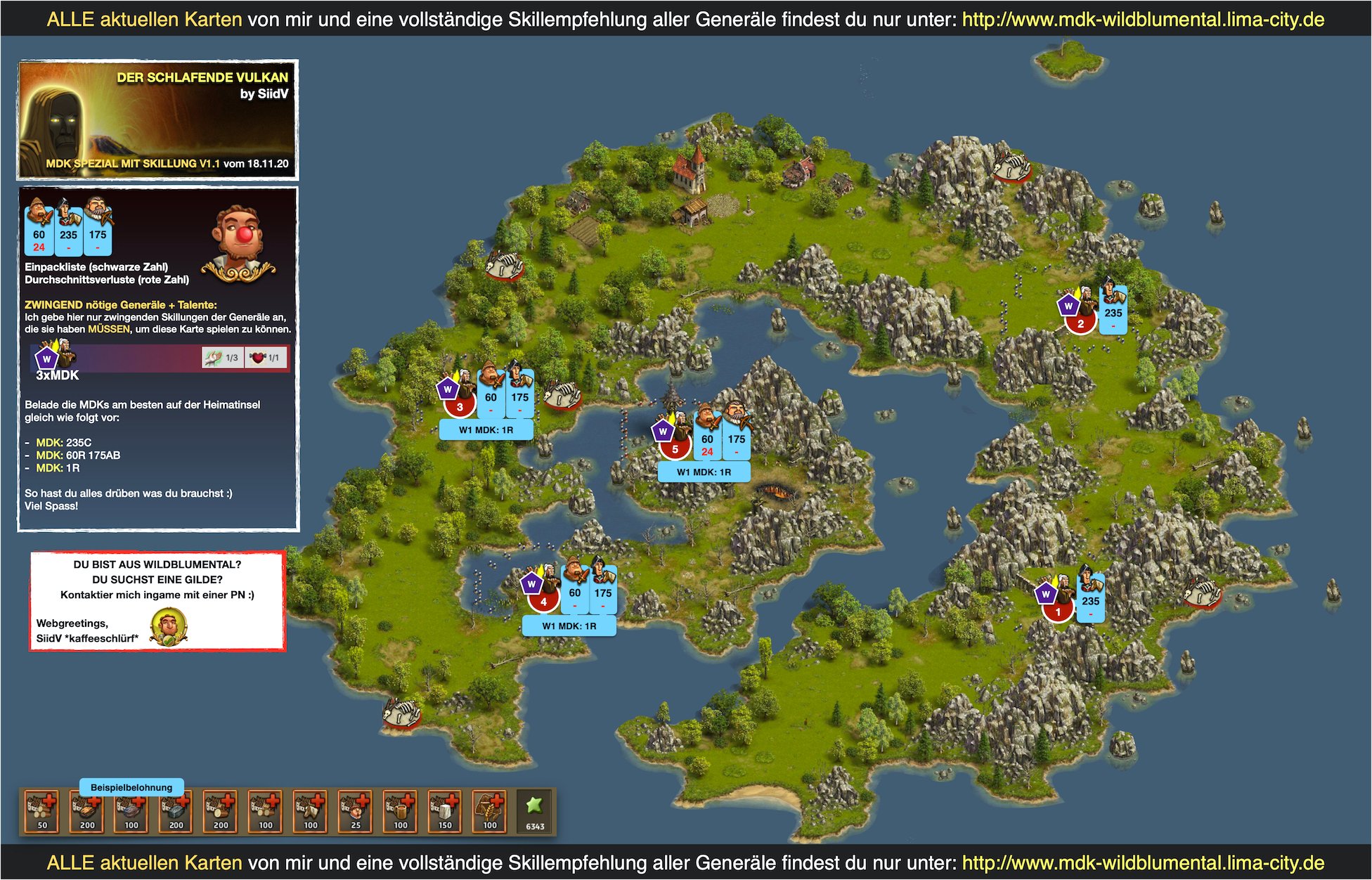Click the gold-framed SiidV avatar in guild notice

point(168,628)
